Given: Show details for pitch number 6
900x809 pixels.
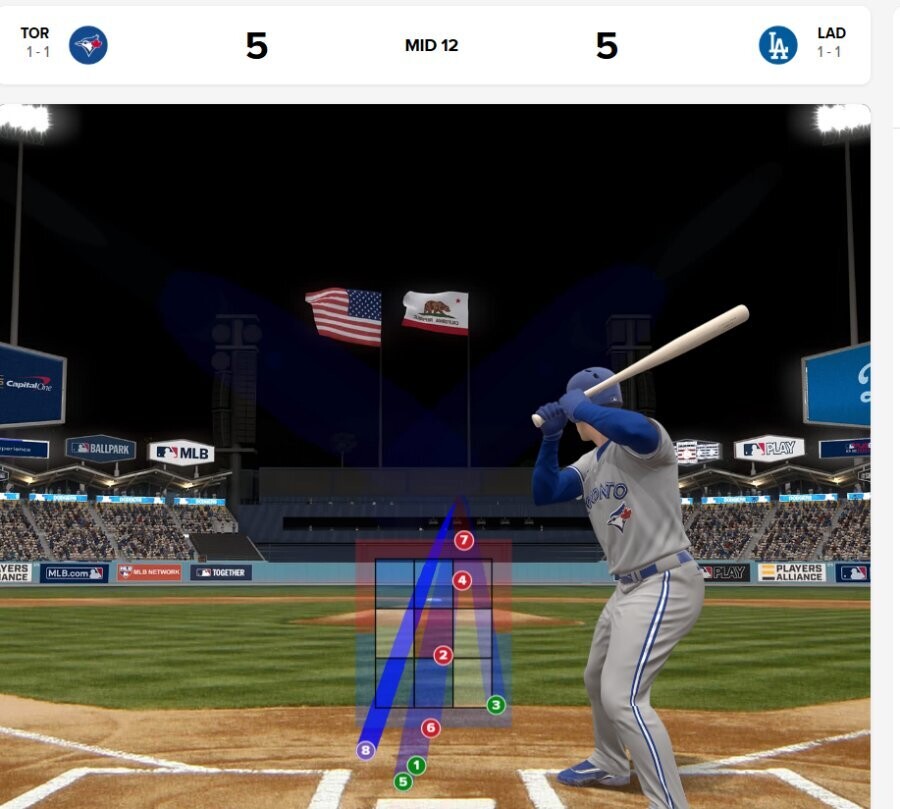Looking at the screenshot, I should pos(431,728).
